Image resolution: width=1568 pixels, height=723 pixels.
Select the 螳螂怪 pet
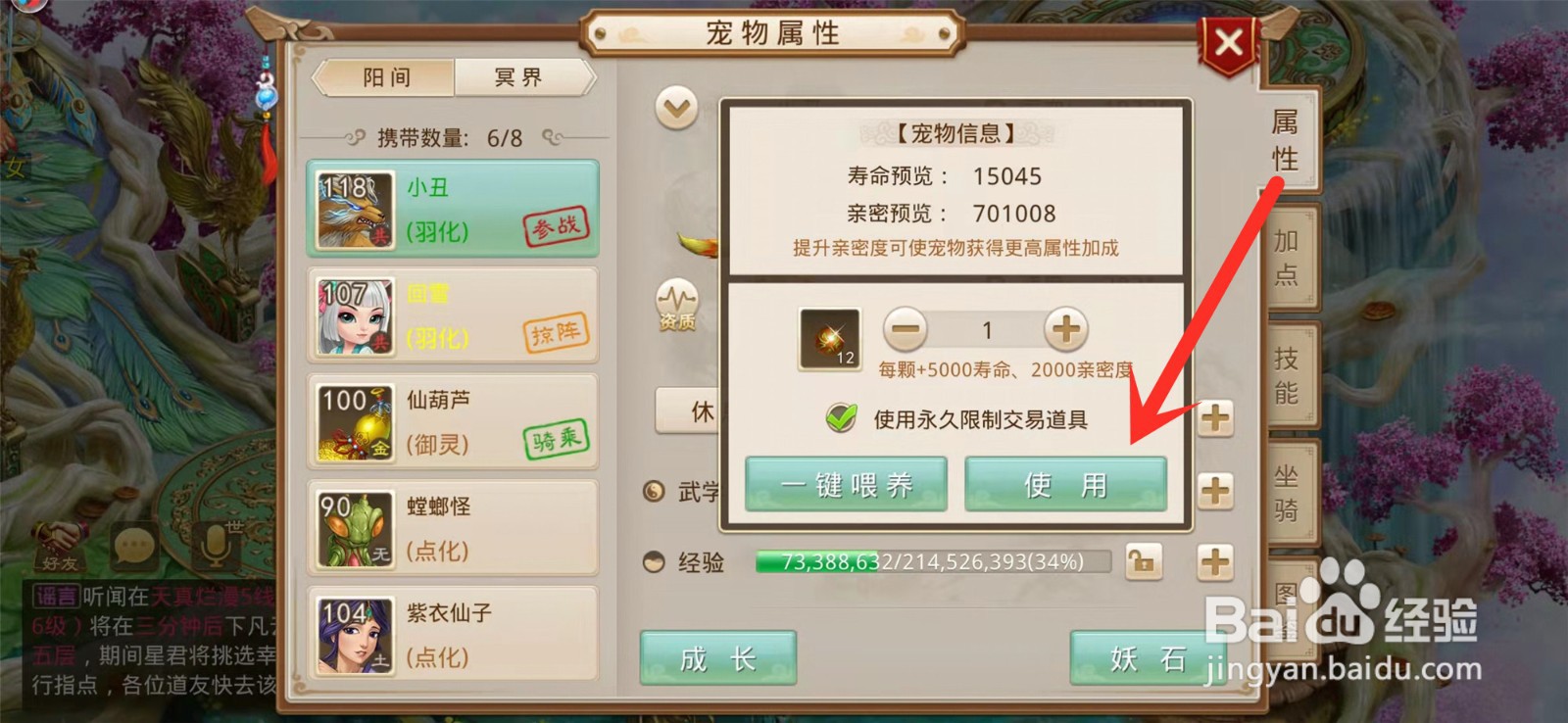[353, 527]
